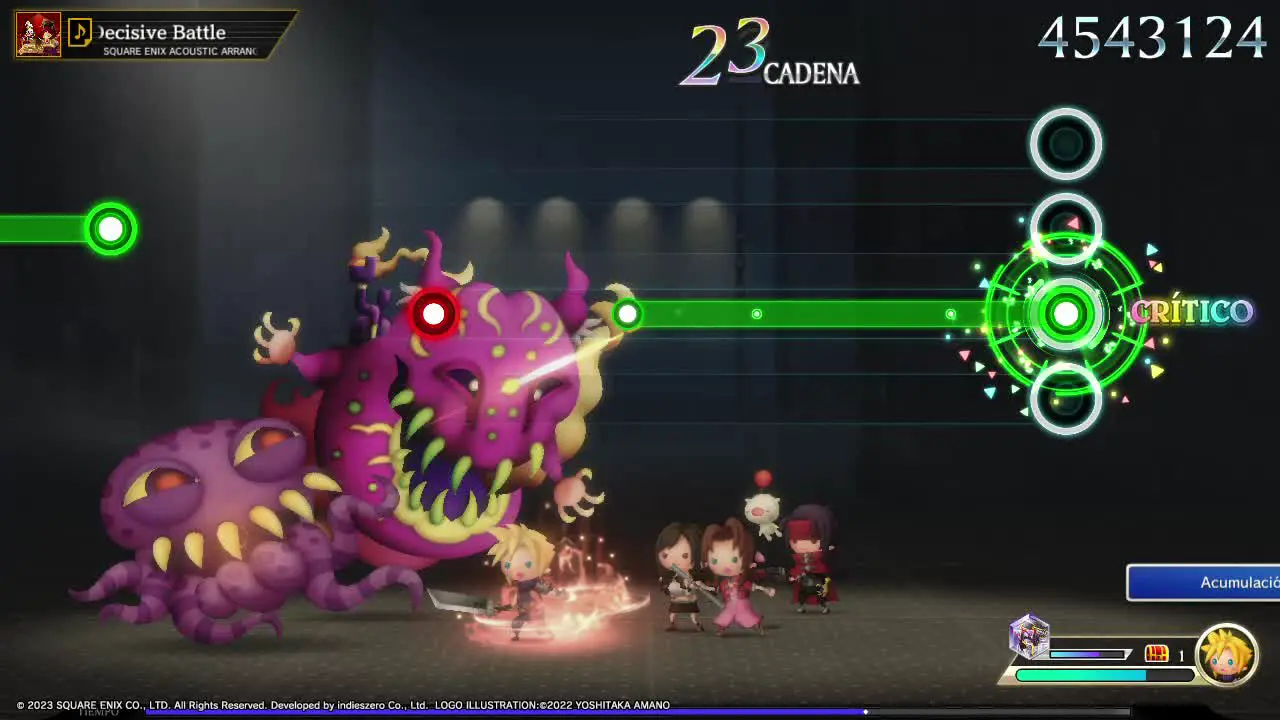The image size is (1280, 720).
Task: Click the treasure chest counter icon
Action: (1157, 653)
